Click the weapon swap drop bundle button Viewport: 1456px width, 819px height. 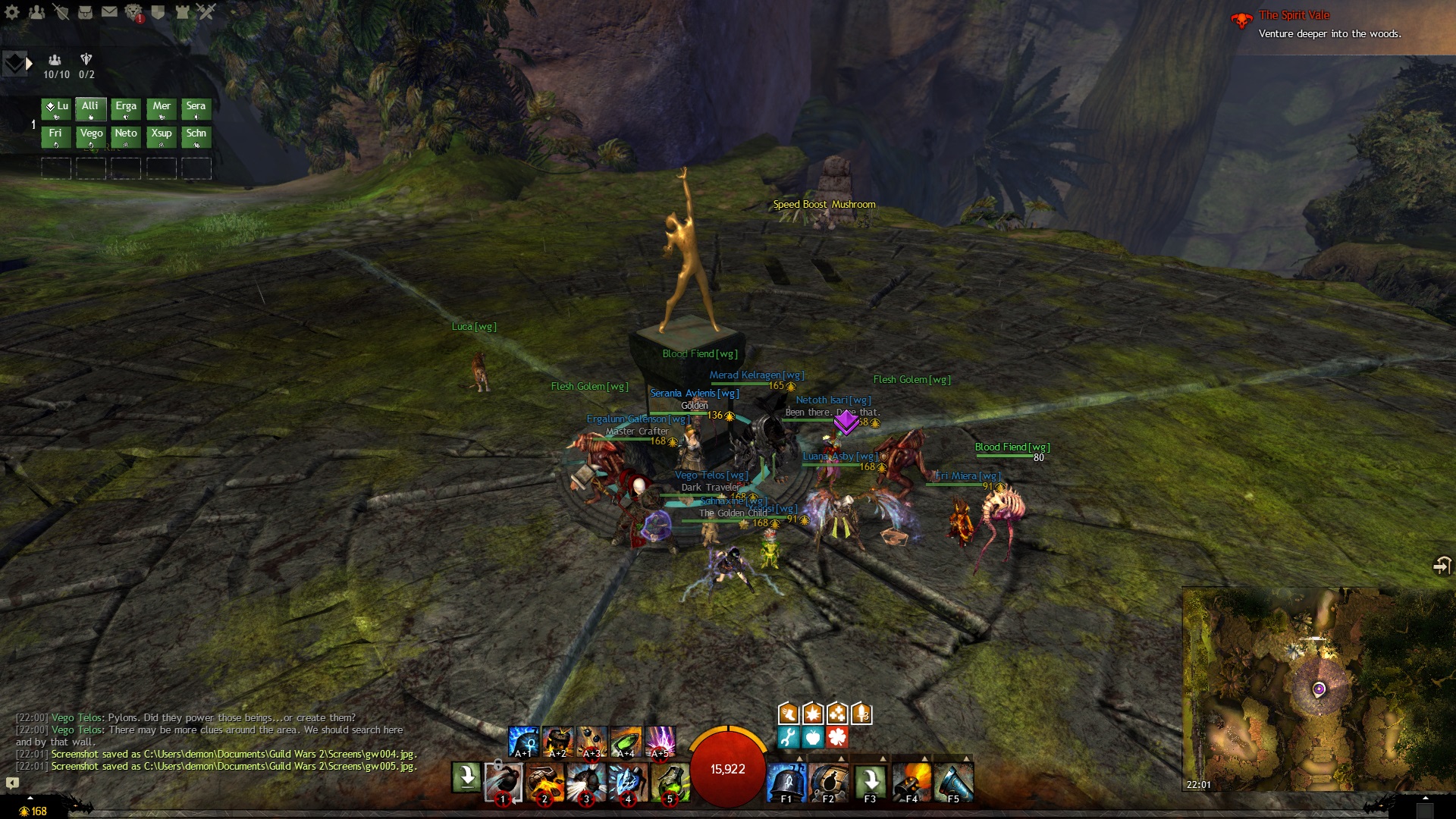[x=466, y=777]
